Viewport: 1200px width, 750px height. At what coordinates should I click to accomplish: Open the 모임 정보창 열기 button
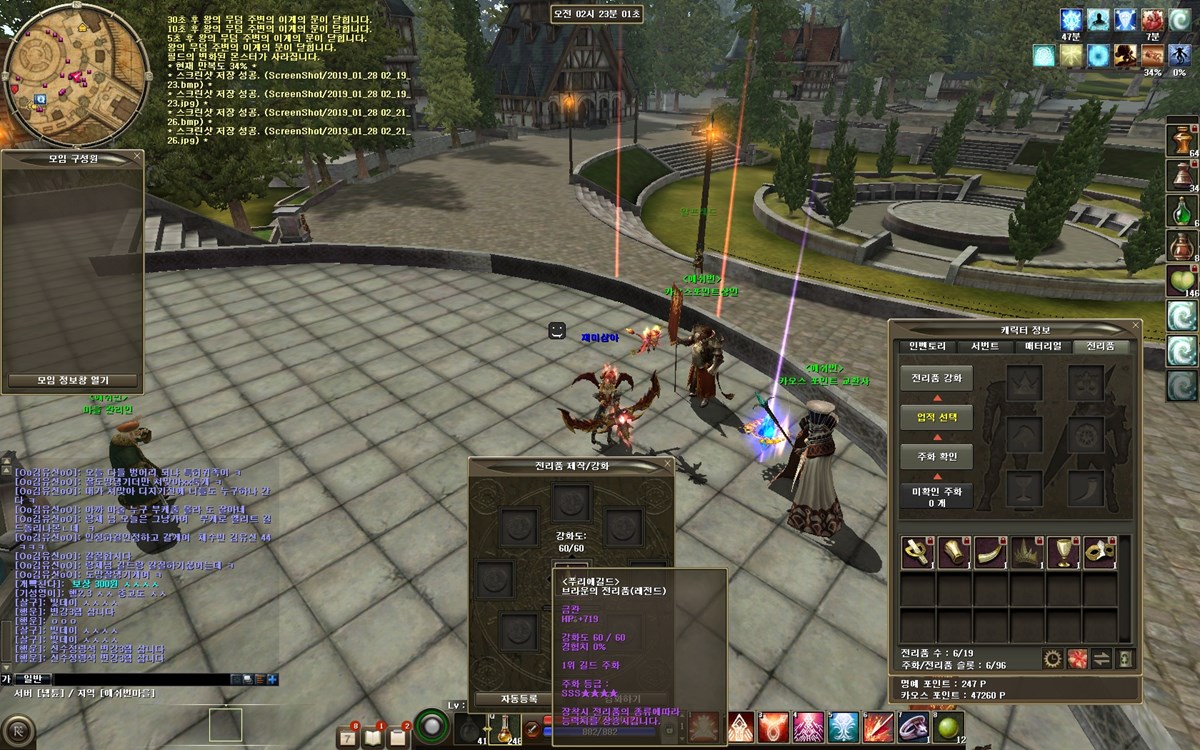tap(73, 381)
